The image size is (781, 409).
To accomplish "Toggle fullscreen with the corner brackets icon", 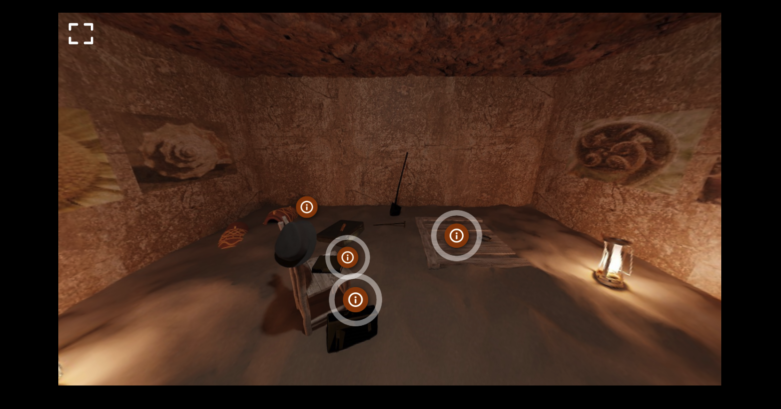I will tap(81, 34).
